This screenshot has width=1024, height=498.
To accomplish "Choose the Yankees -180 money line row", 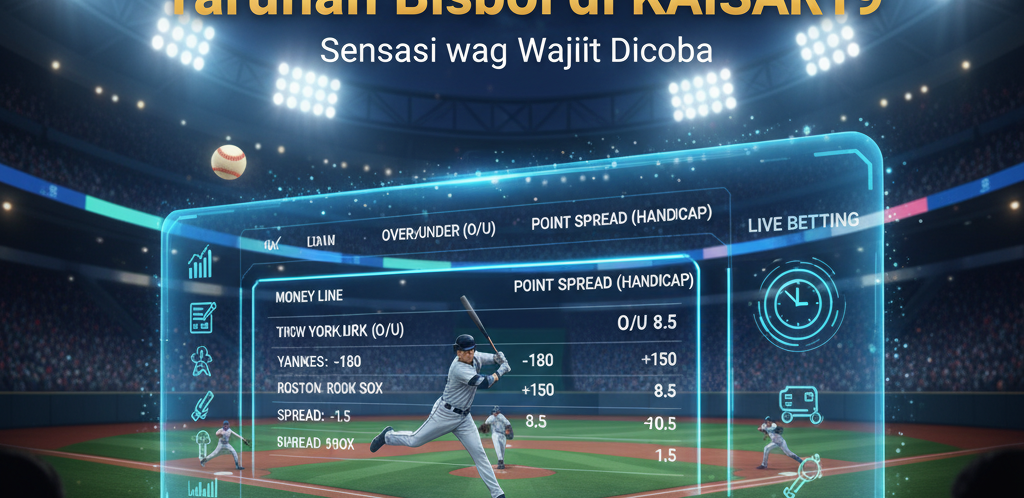I will 316,359.
